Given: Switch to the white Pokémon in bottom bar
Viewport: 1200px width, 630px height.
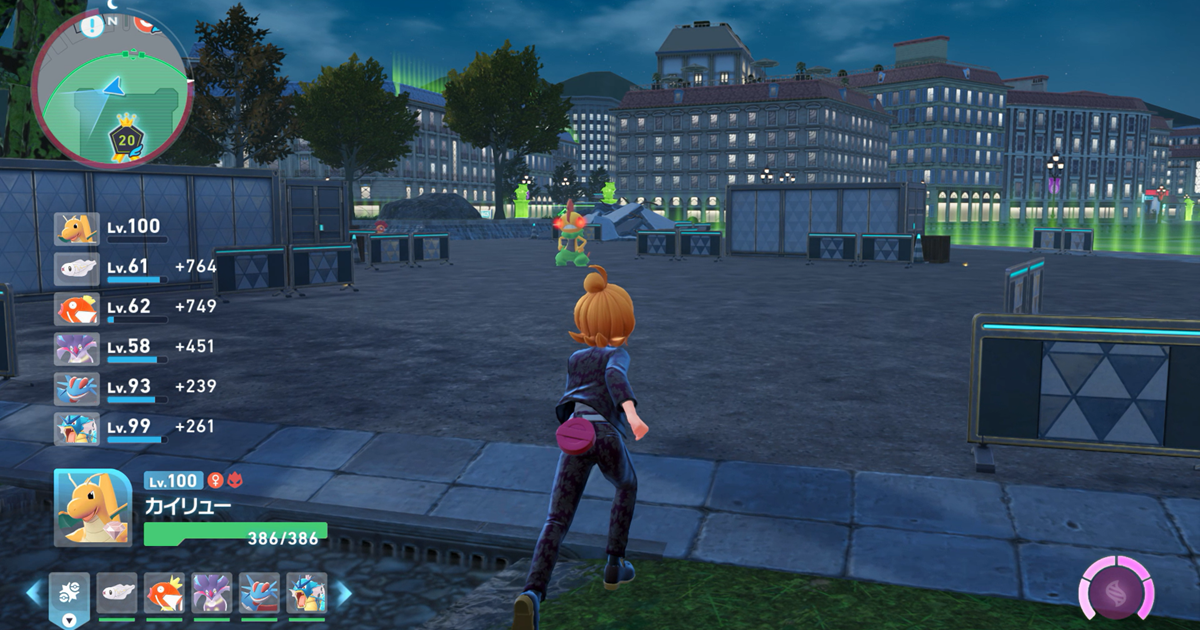Looking at the screenshot, I should pos(117,593).
